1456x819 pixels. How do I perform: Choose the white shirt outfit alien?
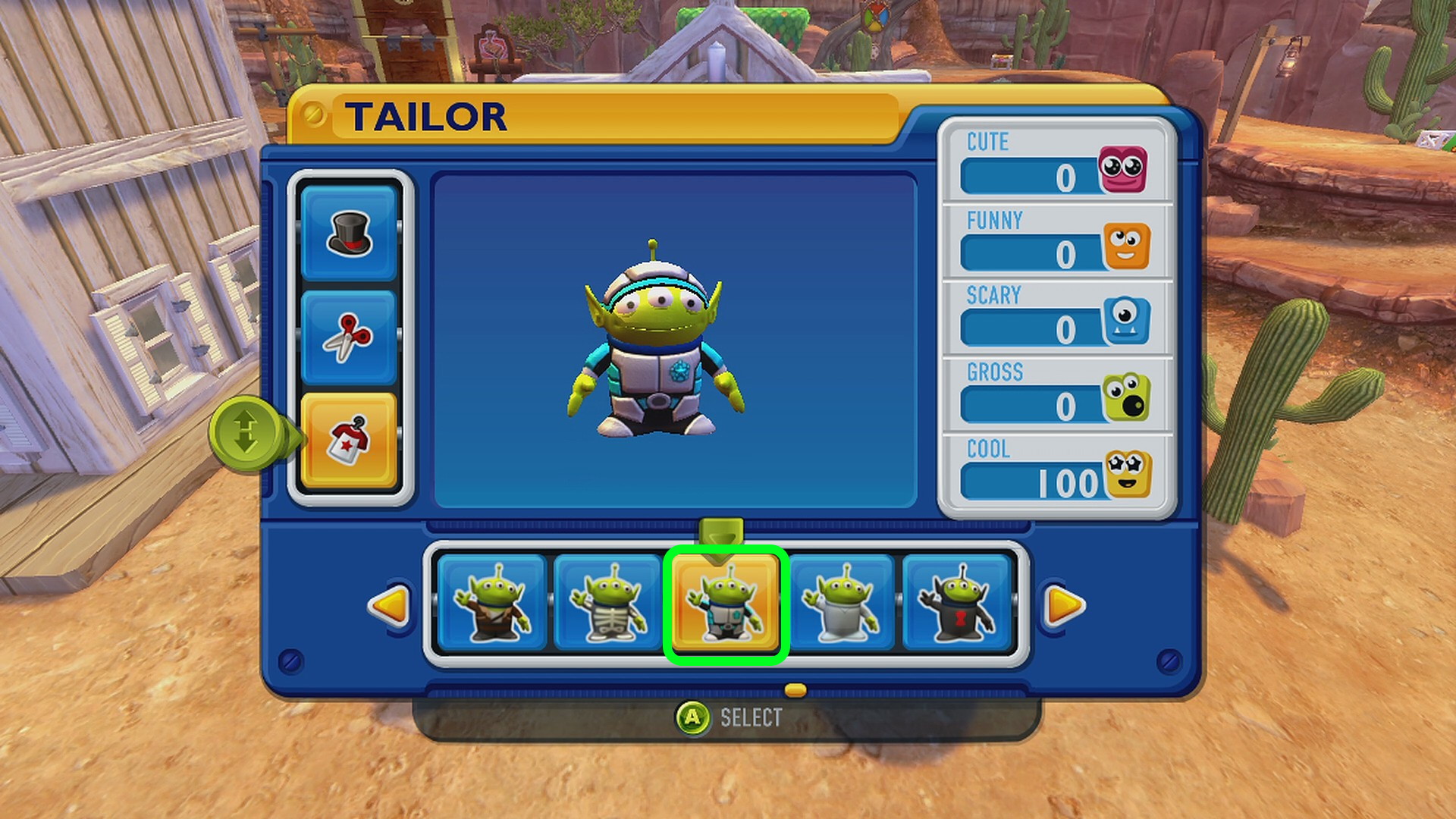pyautogui.click(x=842, y=604)
